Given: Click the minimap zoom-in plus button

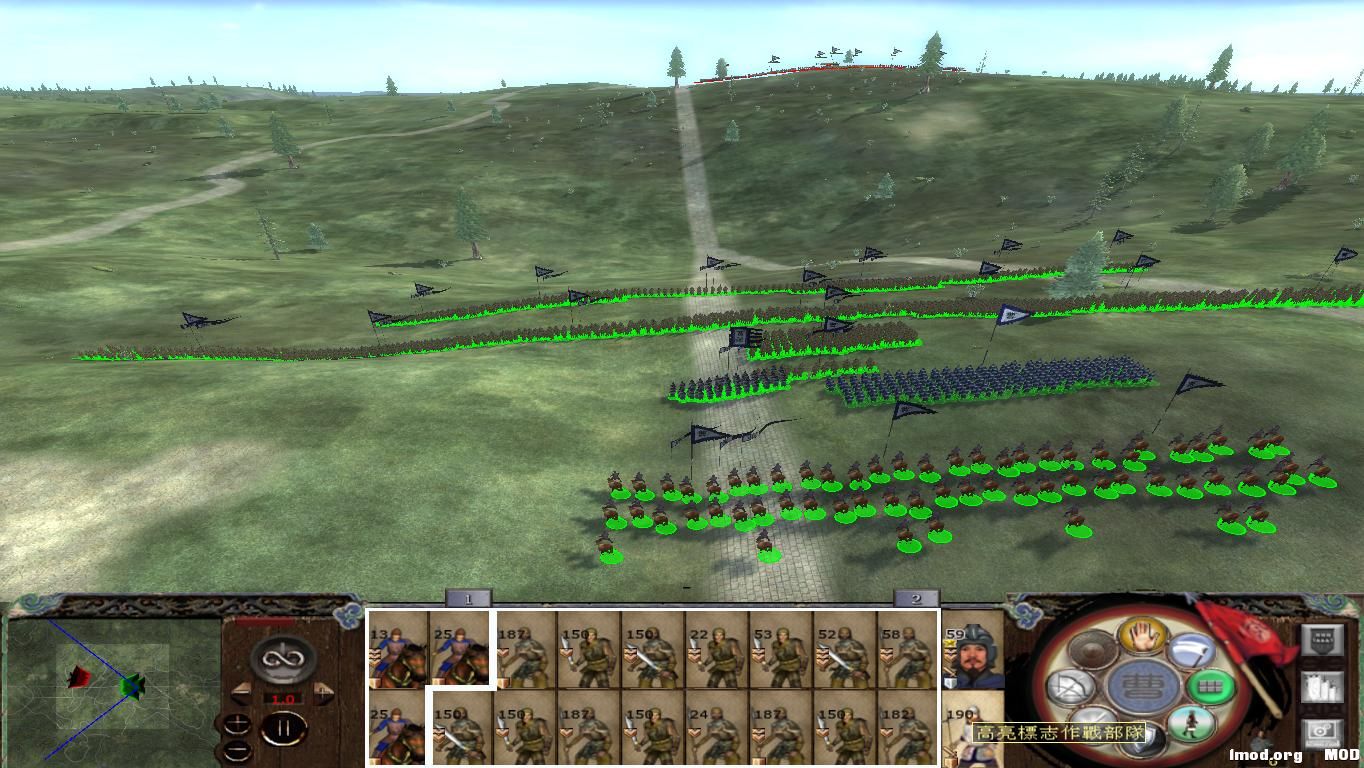Looking at the screenshot, I should click(x=237, y=722).
